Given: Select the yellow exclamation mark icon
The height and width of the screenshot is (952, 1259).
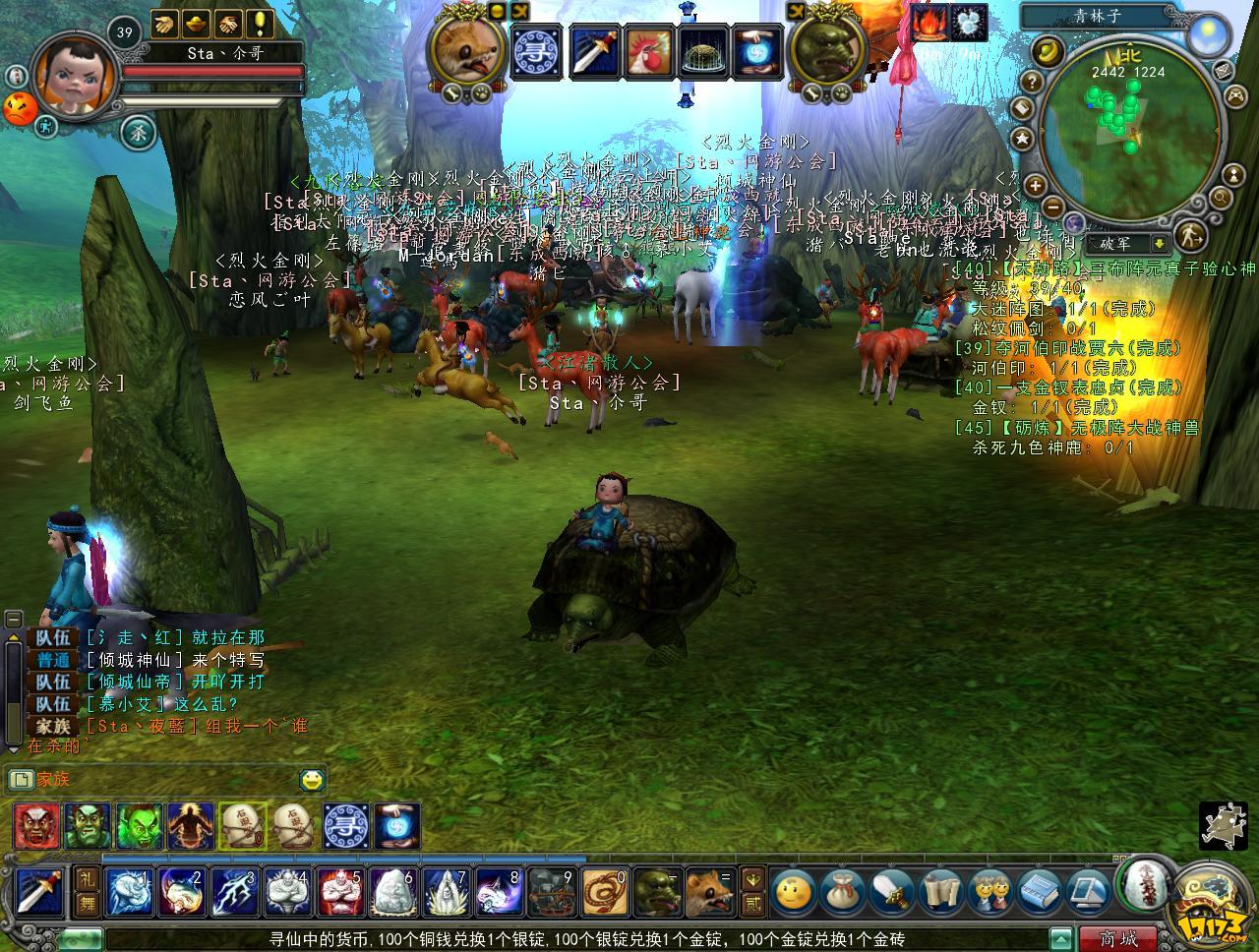Looking at the screenshot, I should tap(260, 22).
